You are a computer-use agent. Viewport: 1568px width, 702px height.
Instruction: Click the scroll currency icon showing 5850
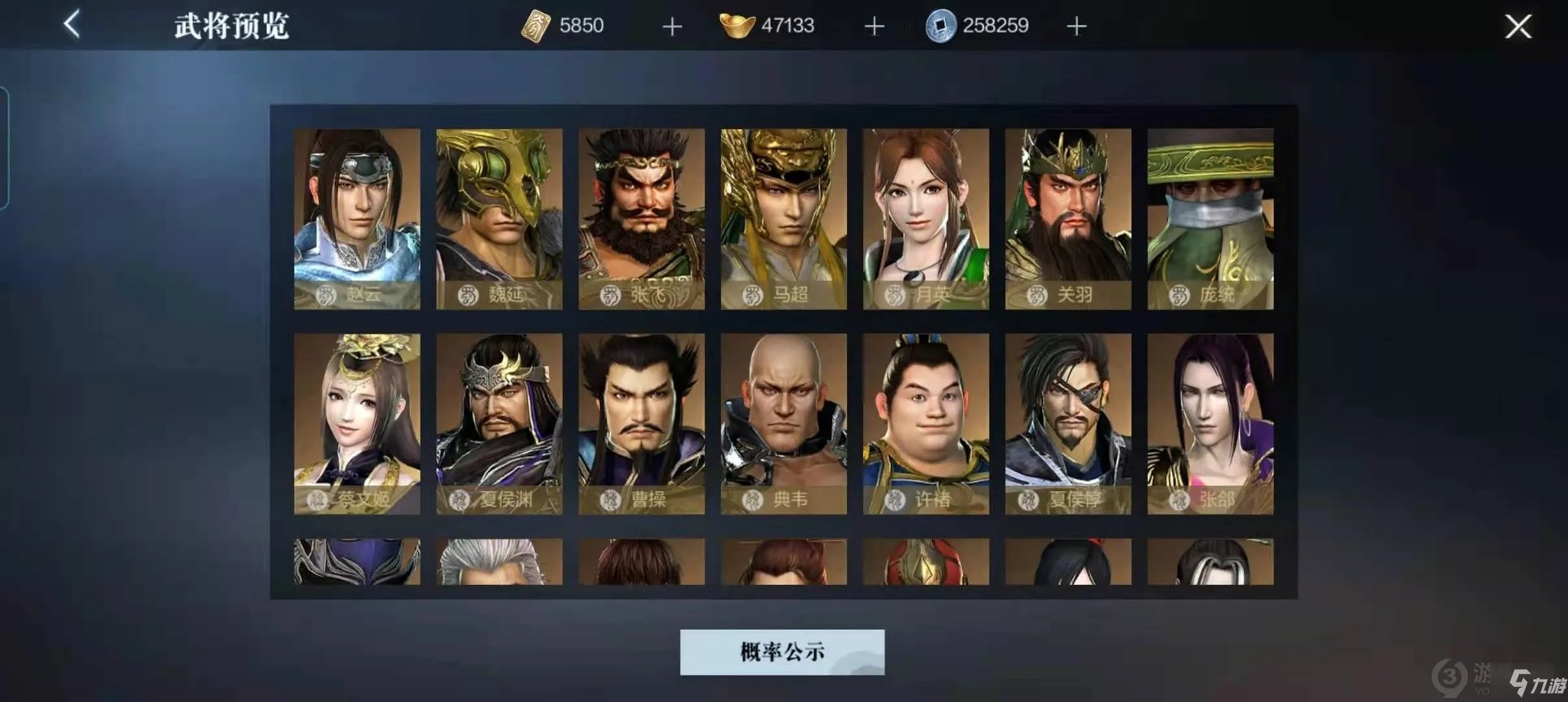tap(535, 25)
